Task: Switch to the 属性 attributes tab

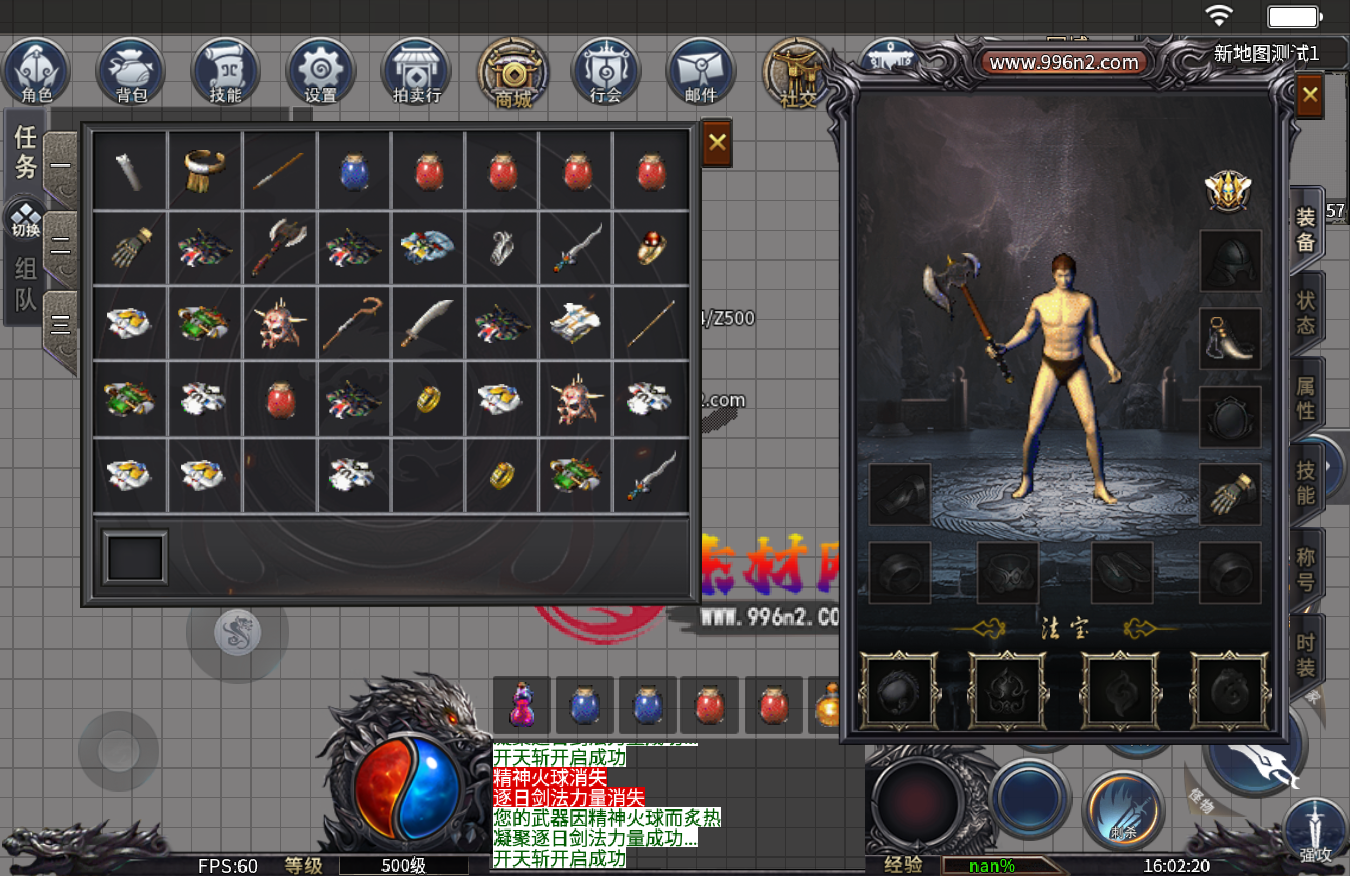Action: tap(1306, 398)
